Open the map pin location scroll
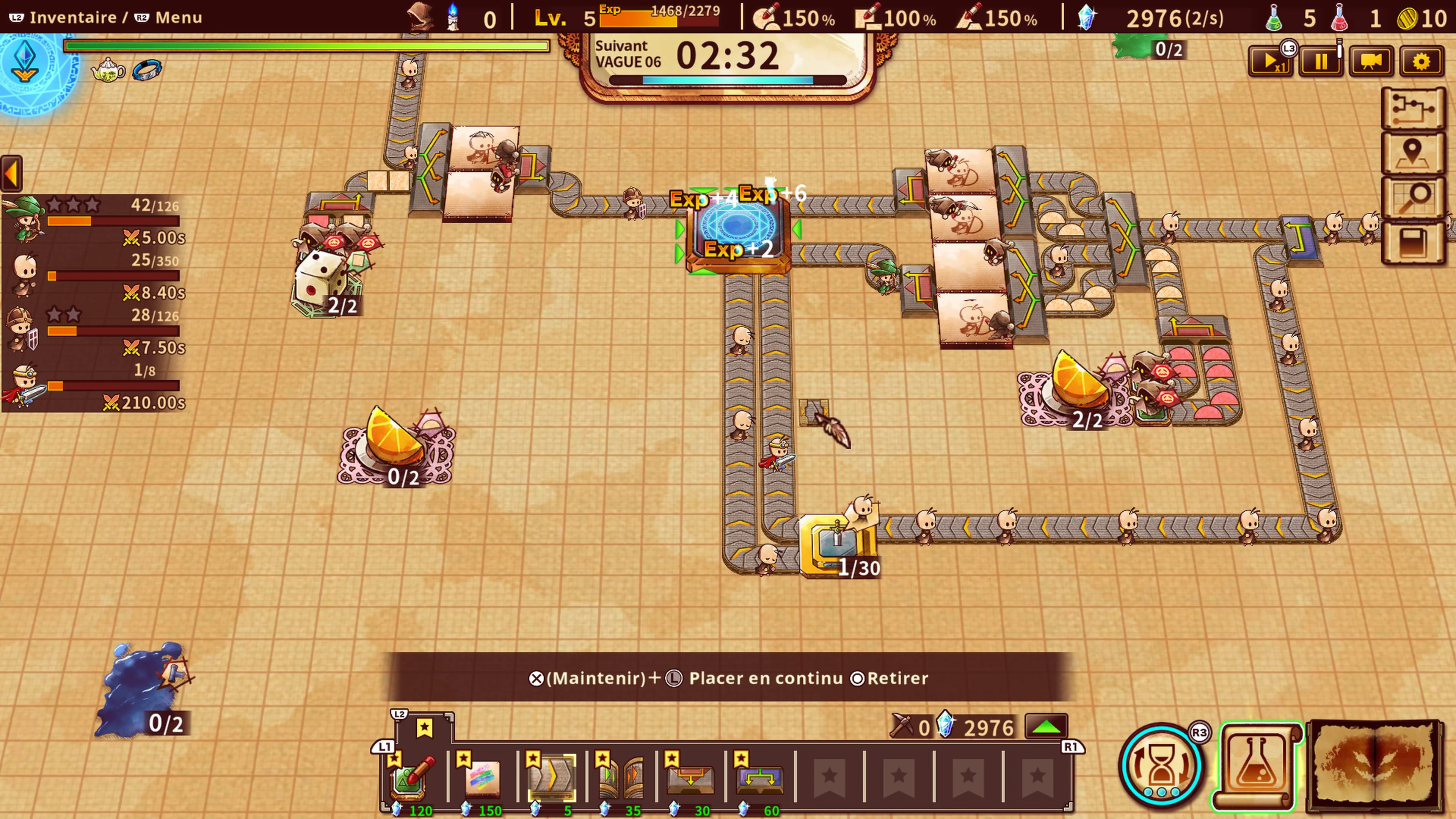 point(1413,152)
